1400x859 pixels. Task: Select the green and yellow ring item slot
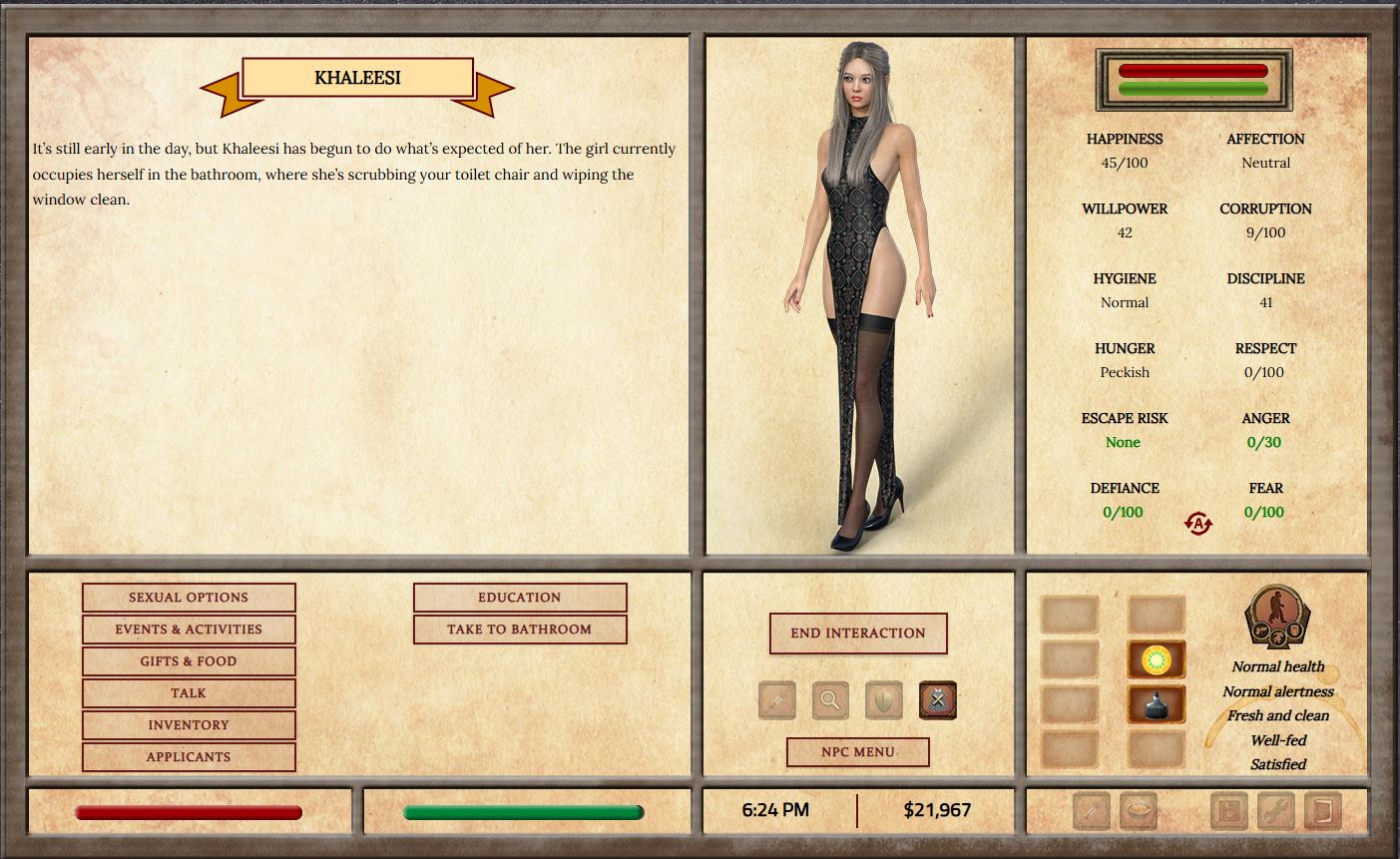[1157, 659]
